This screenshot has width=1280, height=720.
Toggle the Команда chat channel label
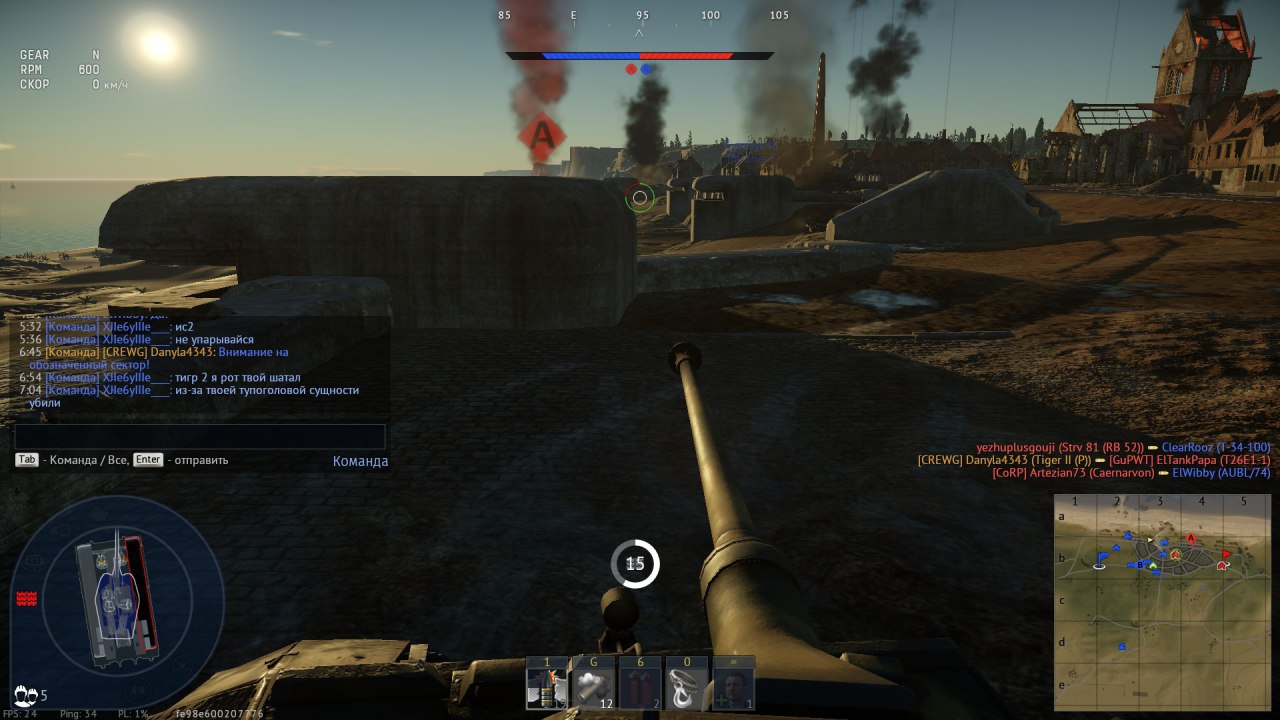point(360,461)
